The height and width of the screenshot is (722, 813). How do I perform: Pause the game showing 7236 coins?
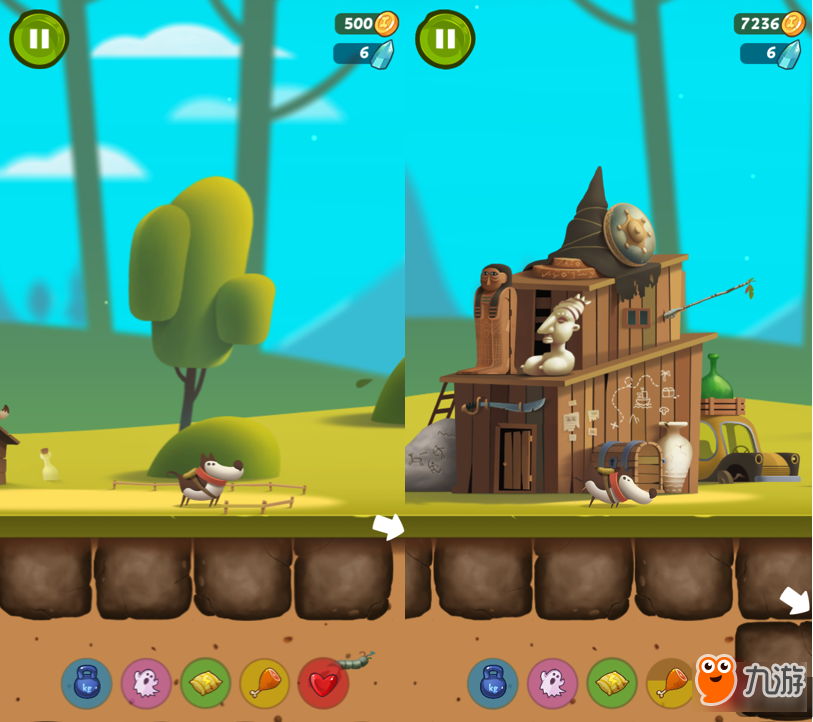[445, 39]
